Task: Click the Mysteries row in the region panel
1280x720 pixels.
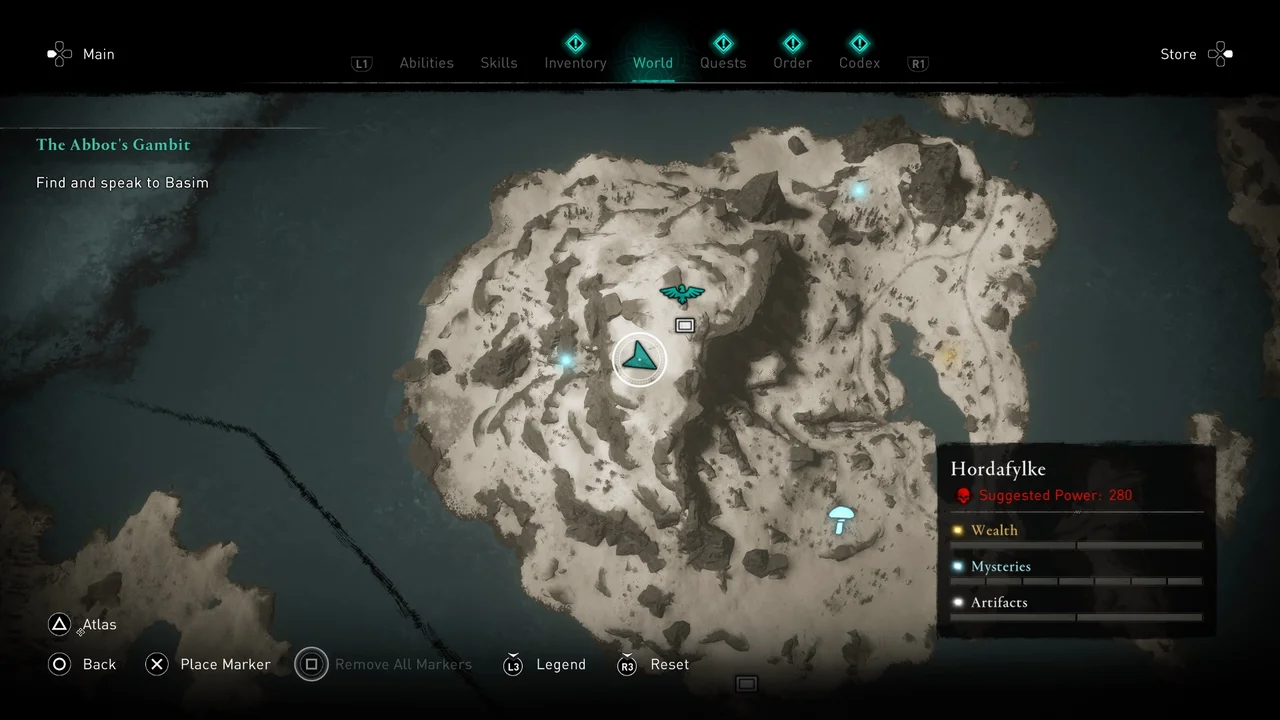Action: [1001, 566]
